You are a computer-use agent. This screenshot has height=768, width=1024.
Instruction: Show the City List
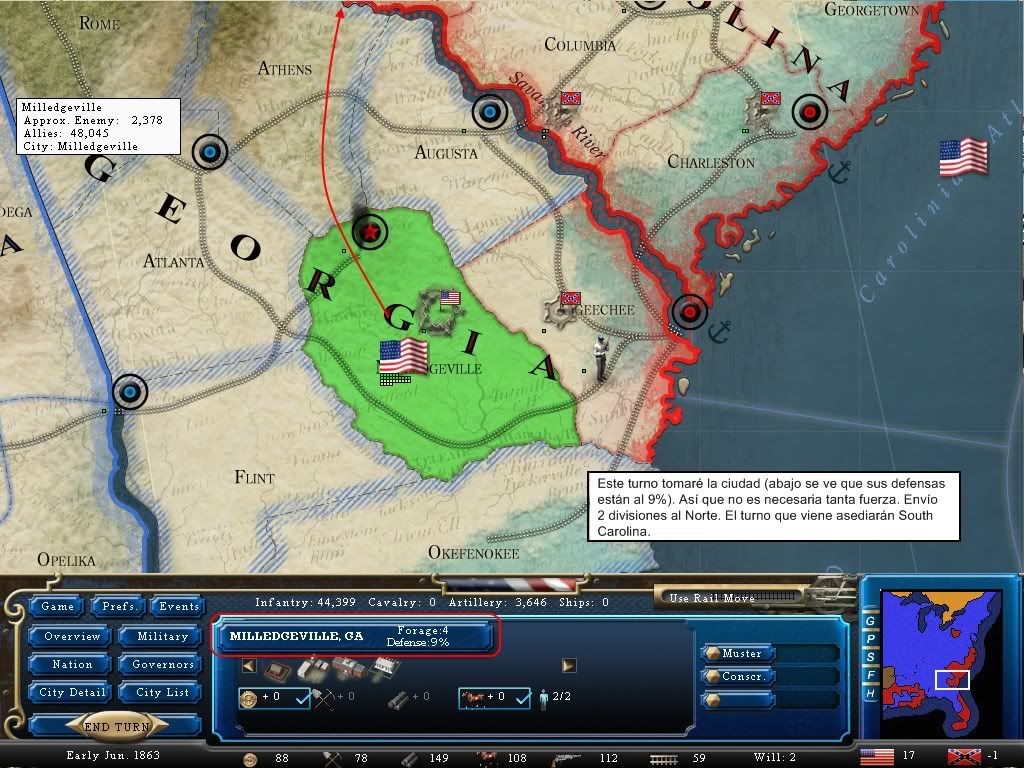click(x=162, y=692)
